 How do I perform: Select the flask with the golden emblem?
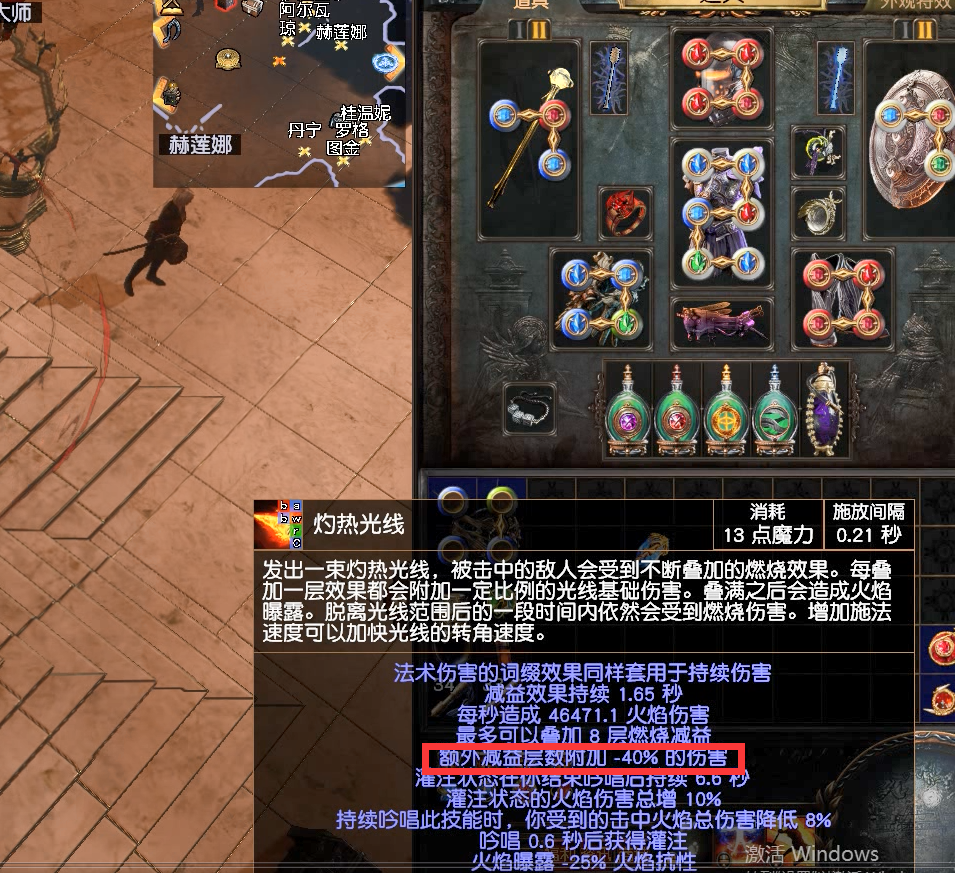pos(727,412)
